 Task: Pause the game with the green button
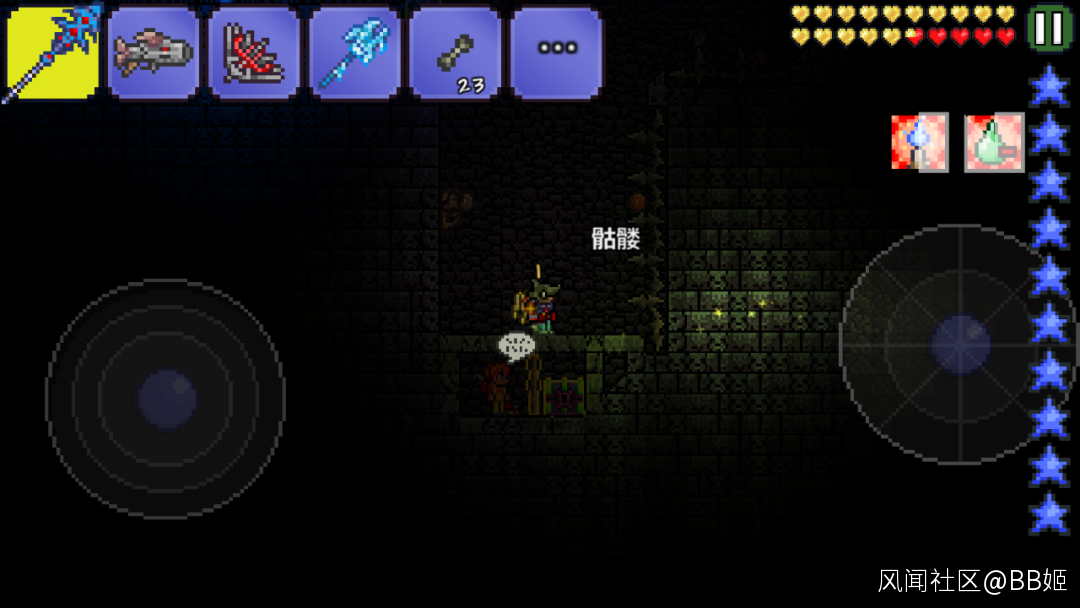[1049, 28]
